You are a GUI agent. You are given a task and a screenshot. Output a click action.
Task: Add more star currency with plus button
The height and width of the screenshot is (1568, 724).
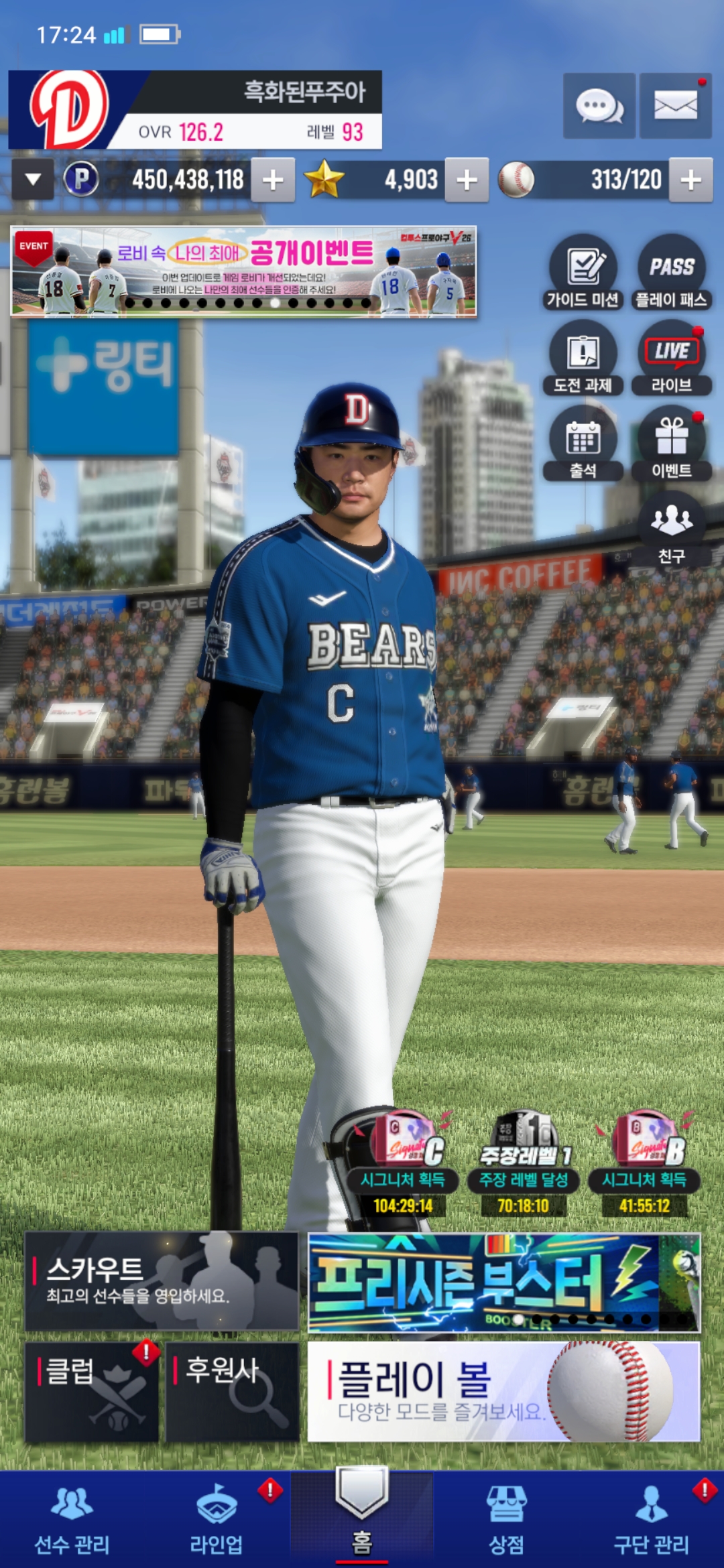point(467,180)
